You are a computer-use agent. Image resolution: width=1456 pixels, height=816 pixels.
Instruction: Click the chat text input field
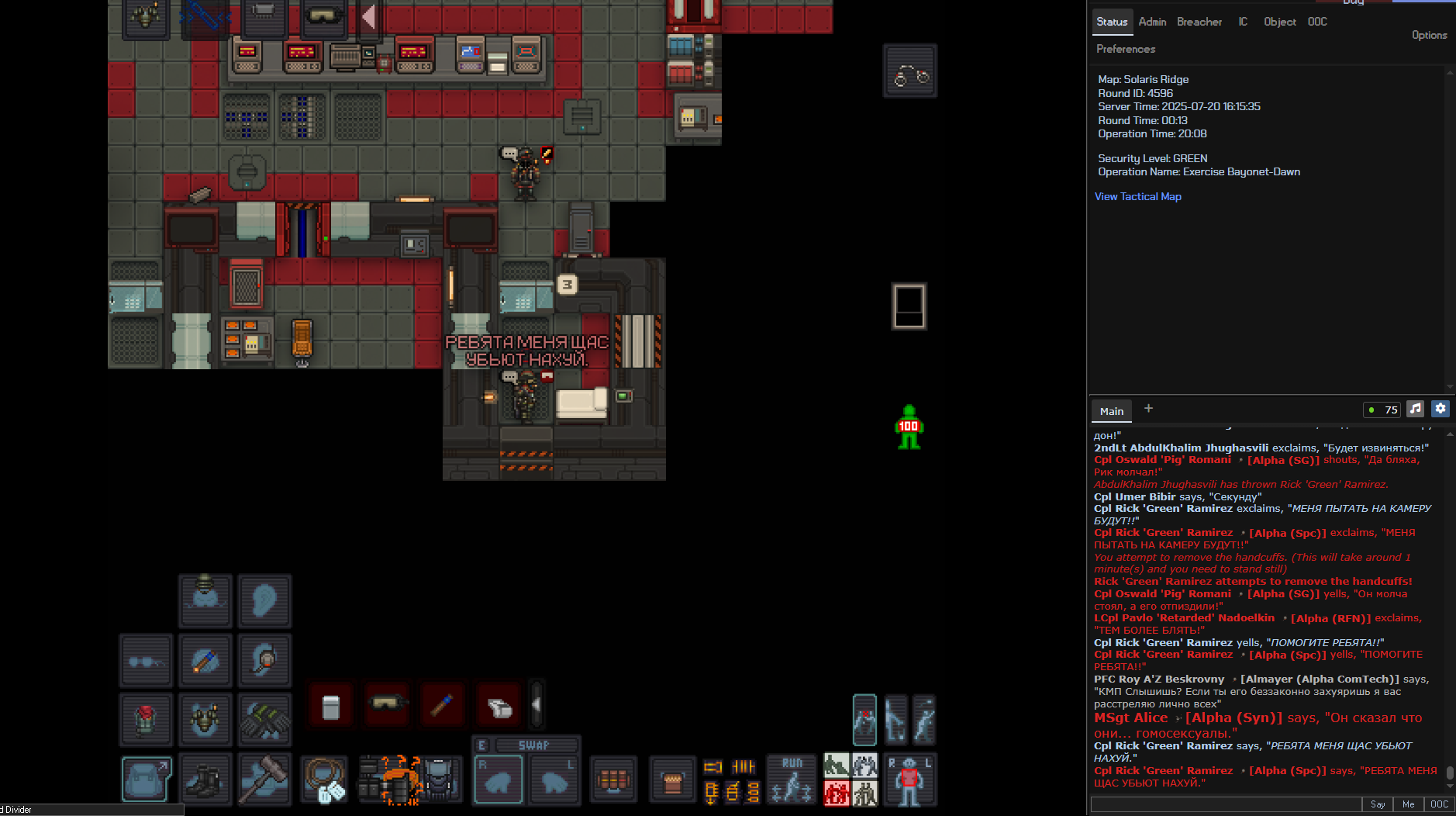click(1225, 804)
